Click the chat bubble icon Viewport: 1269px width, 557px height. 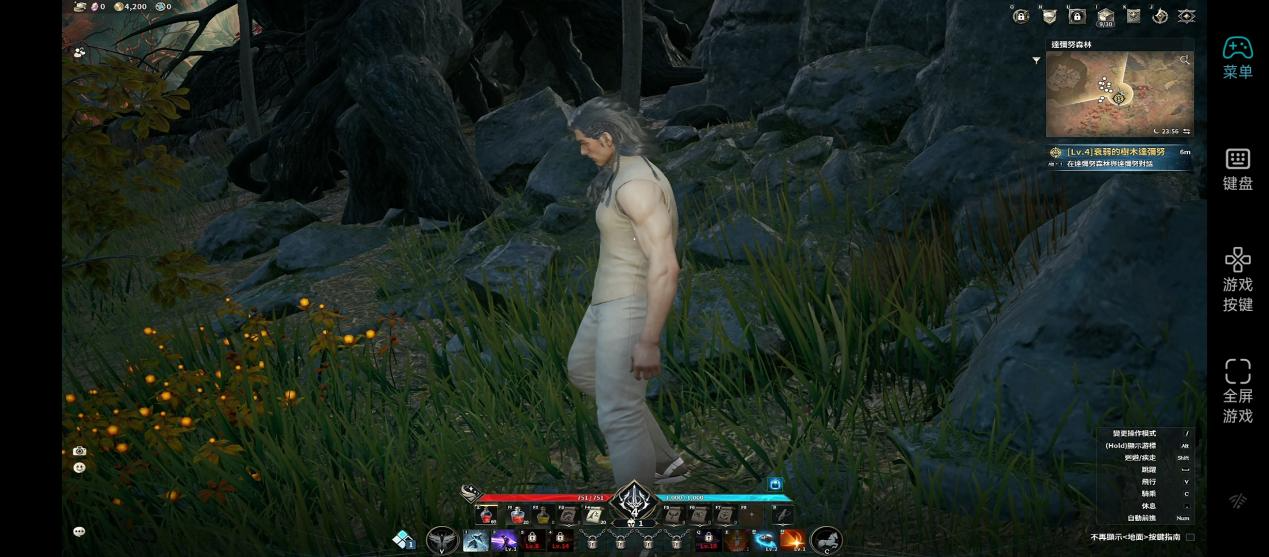coord(79,532)
